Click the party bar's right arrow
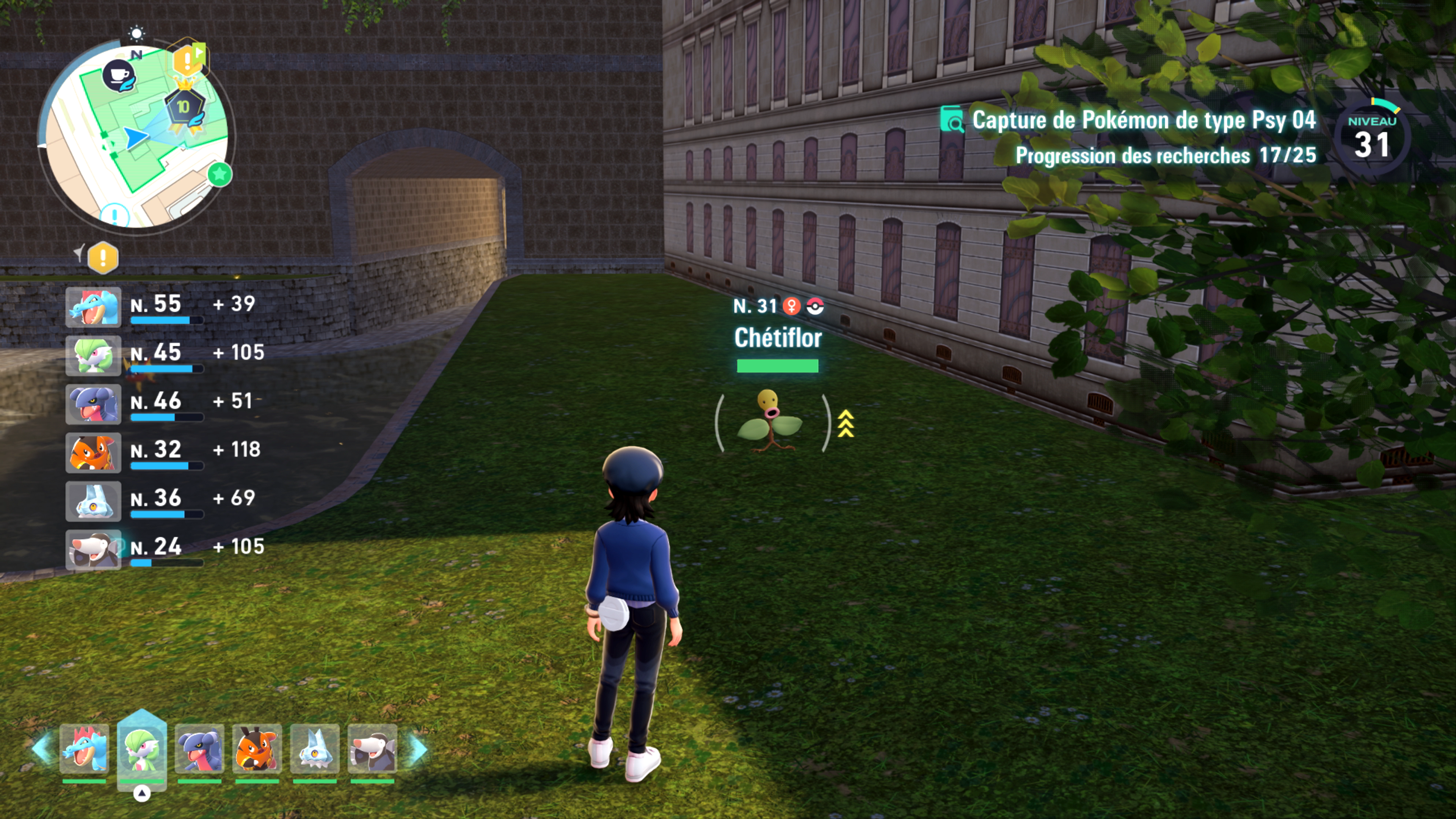Viewport: 1456px width, 819px height. point(419,749)
